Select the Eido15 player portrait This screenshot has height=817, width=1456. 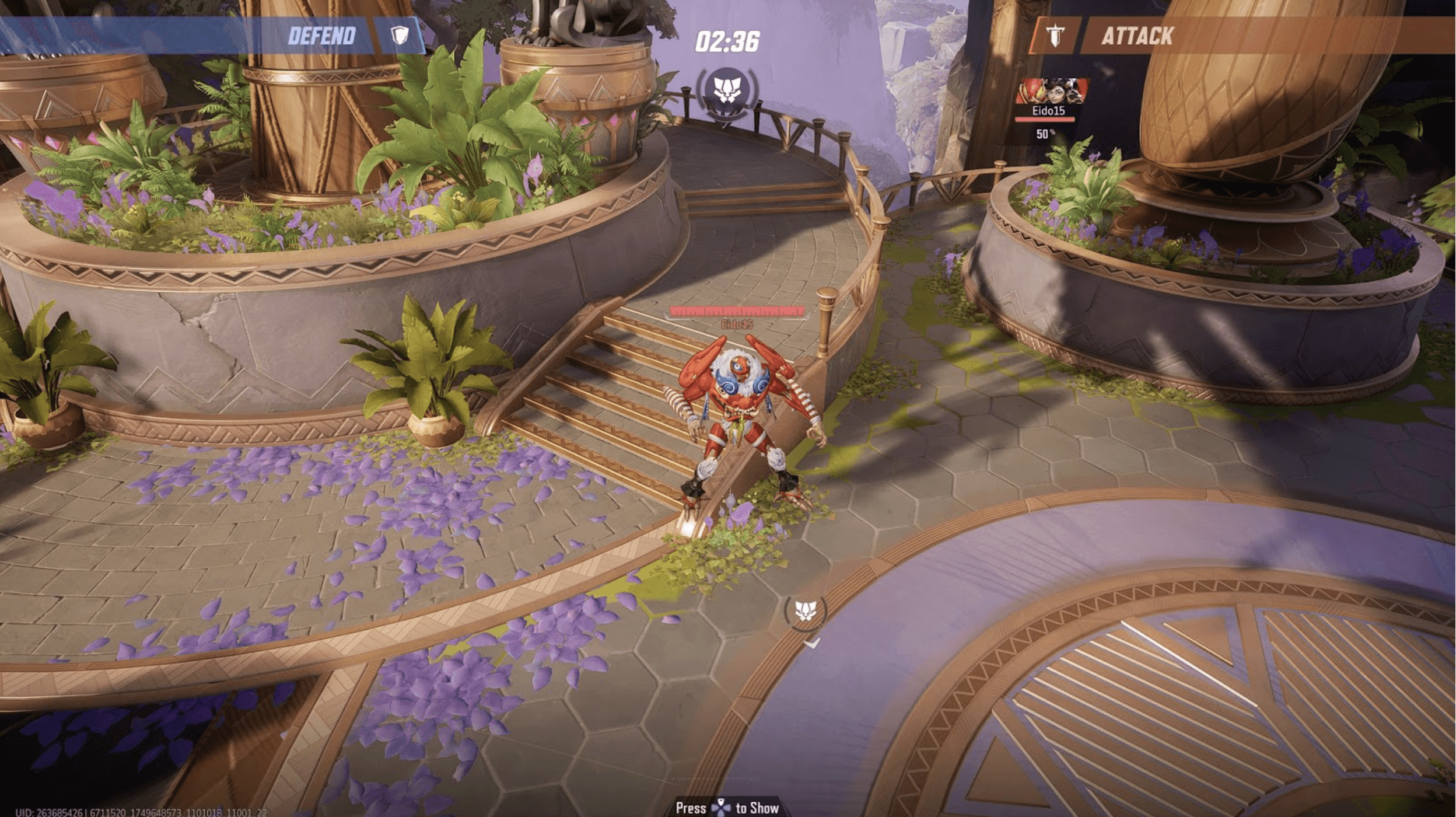(1051, 92)
